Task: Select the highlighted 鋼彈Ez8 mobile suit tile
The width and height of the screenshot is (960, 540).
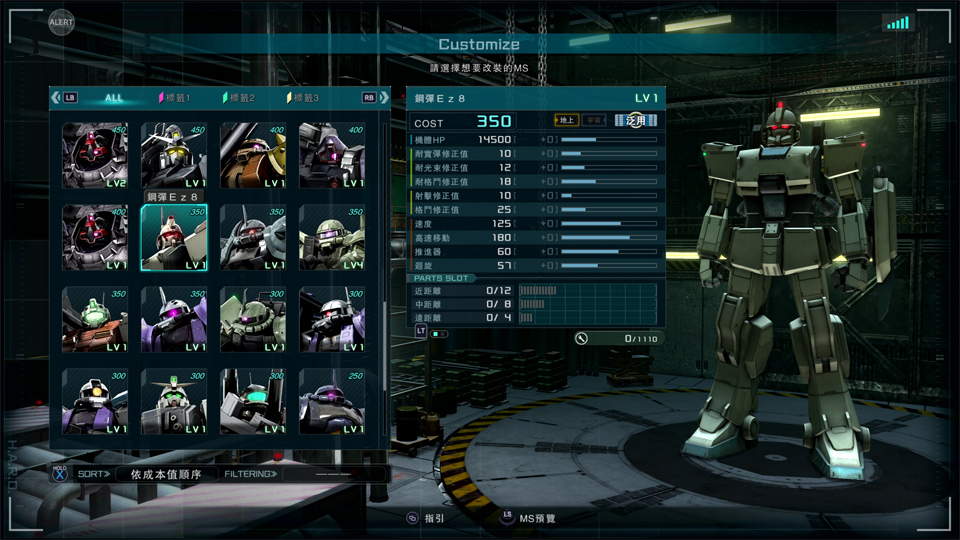Action: point(174,238)
